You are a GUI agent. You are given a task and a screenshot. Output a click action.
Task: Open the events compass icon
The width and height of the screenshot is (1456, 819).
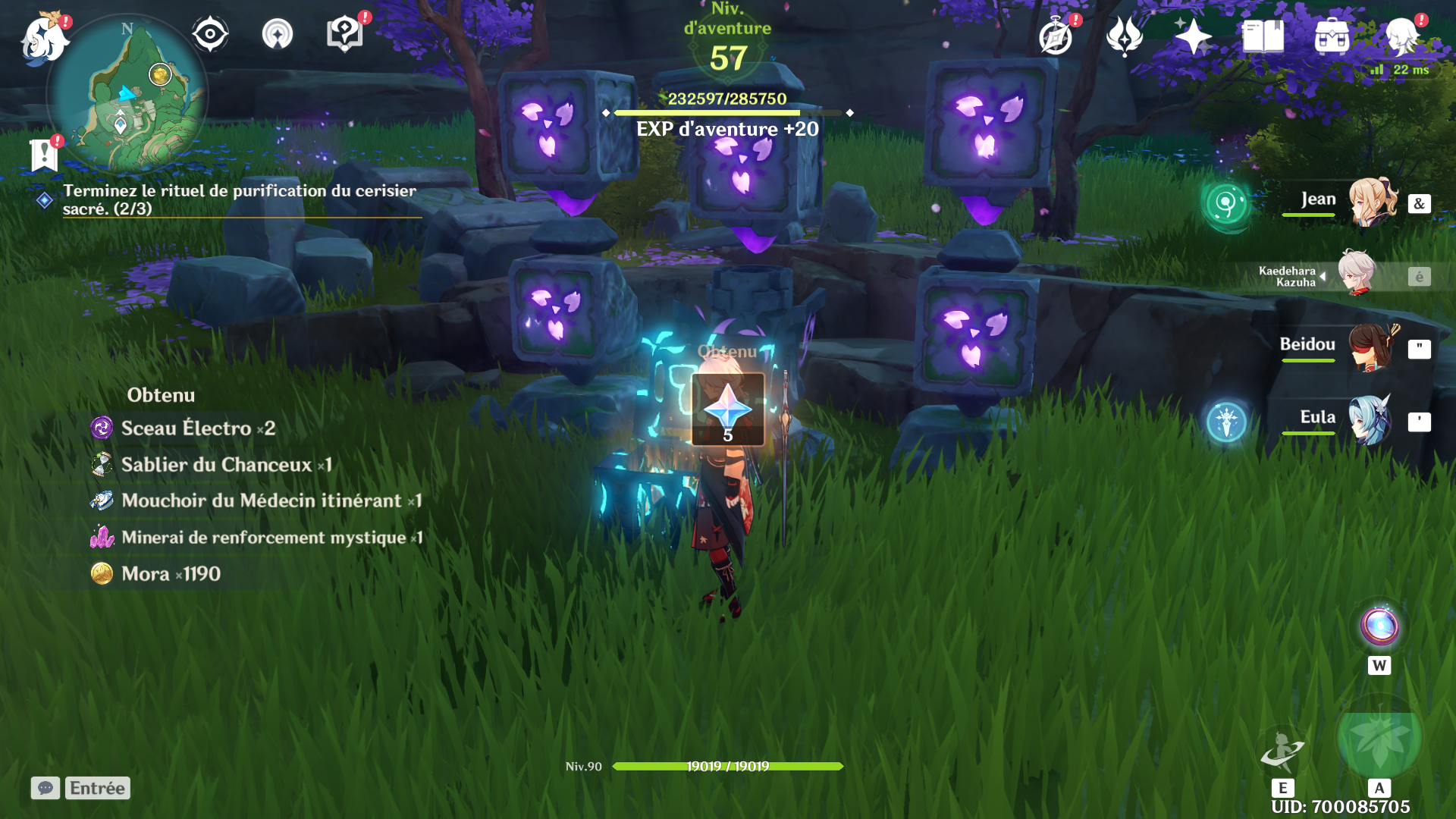(1056, 36)
